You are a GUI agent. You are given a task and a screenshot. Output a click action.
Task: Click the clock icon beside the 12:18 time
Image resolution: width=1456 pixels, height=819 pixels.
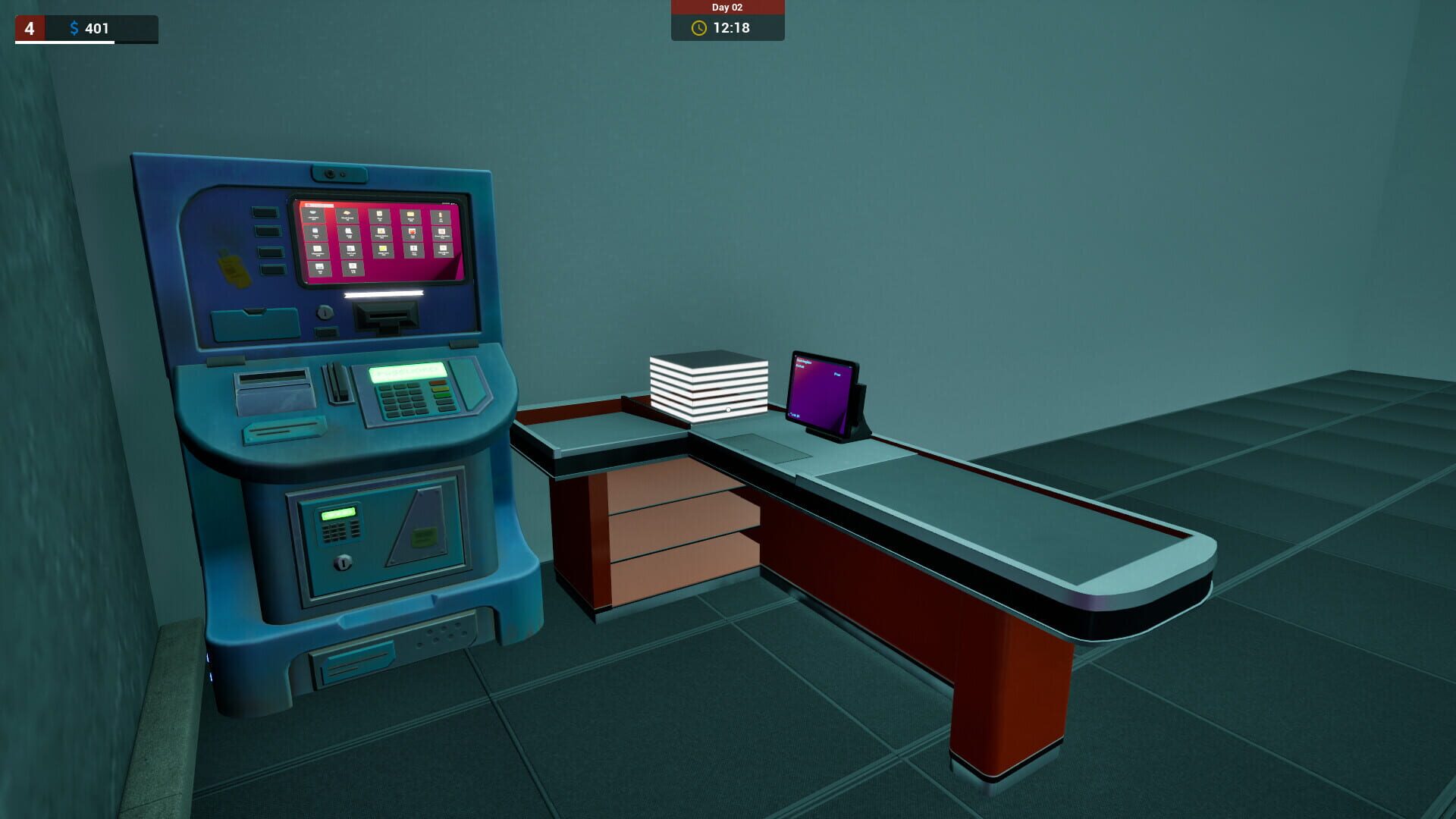[x=698, y=30]
